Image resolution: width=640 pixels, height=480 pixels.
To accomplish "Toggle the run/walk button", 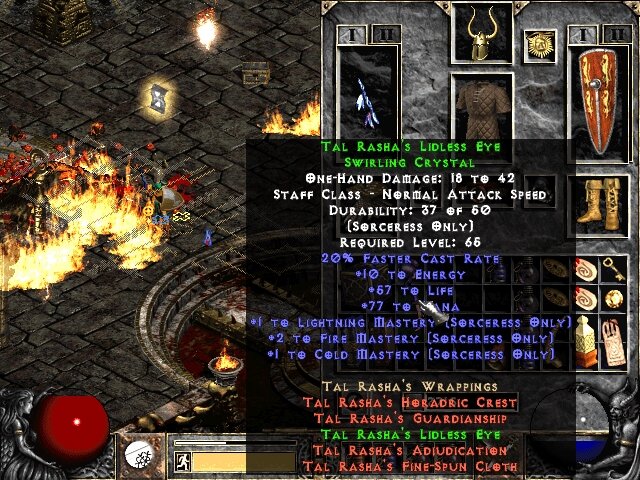I will coord(183,462).
